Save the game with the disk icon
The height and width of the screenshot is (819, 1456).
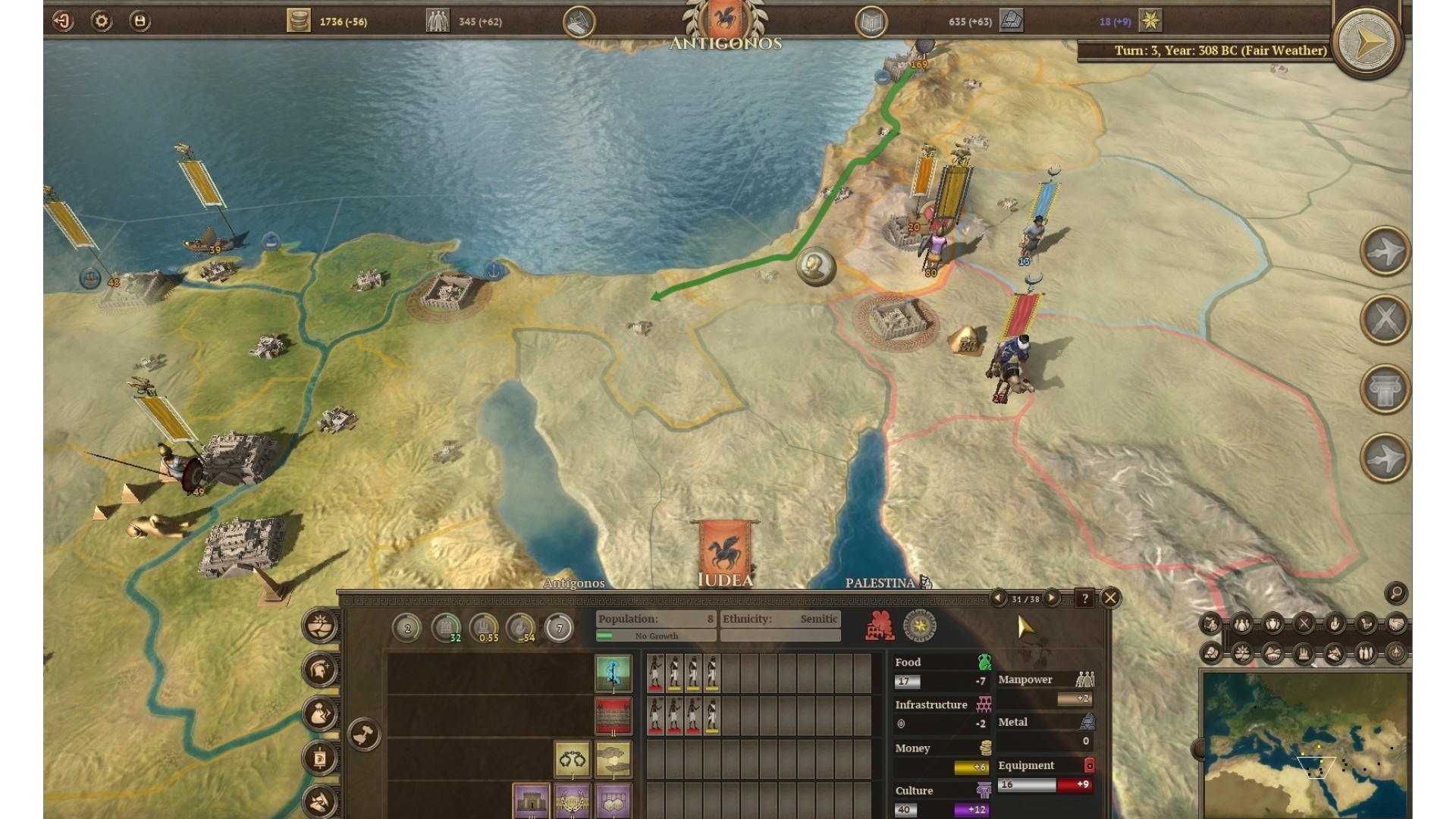[x=140, y=21]
